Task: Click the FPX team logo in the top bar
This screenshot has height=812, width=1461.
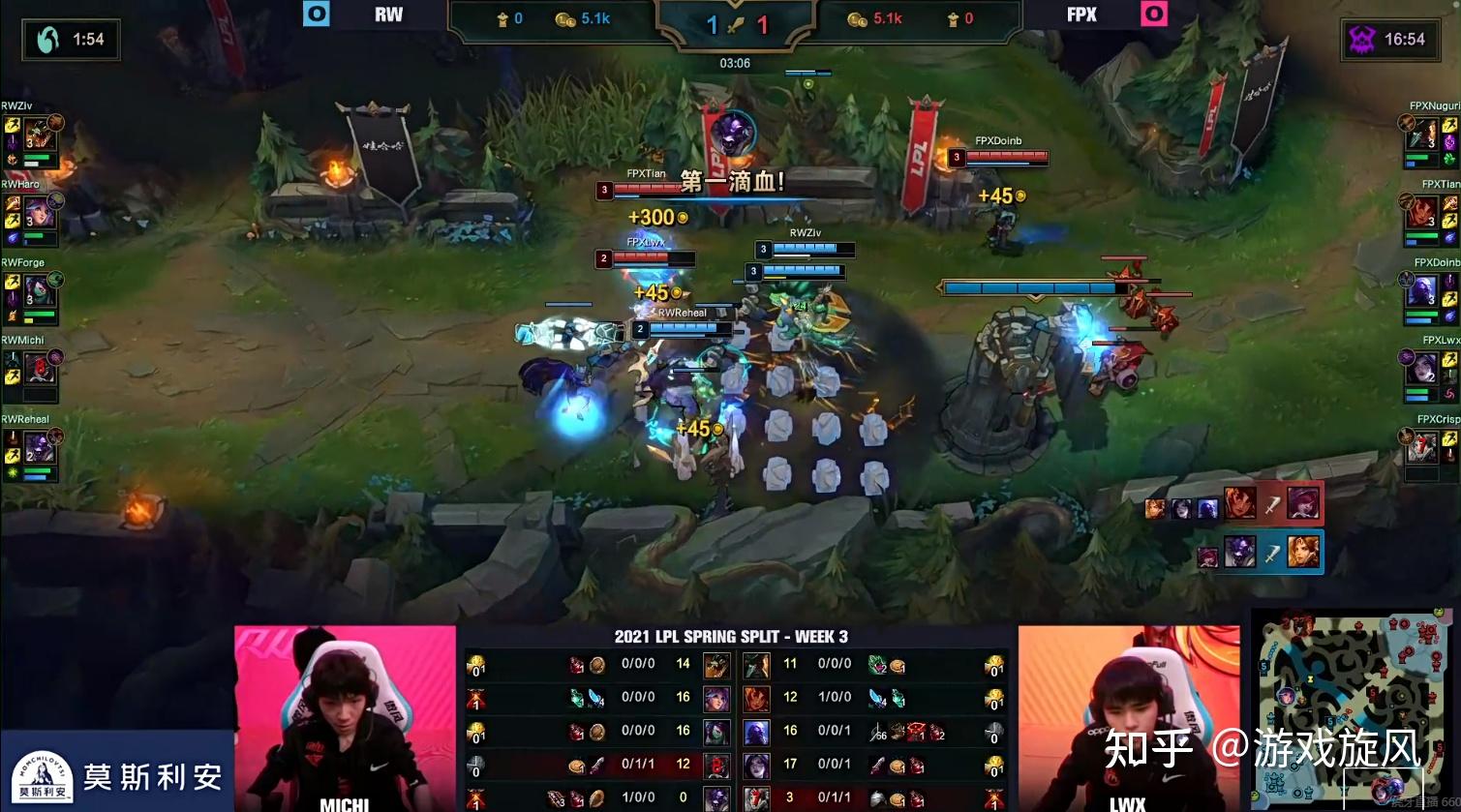Action: (x=1153, y=14)
